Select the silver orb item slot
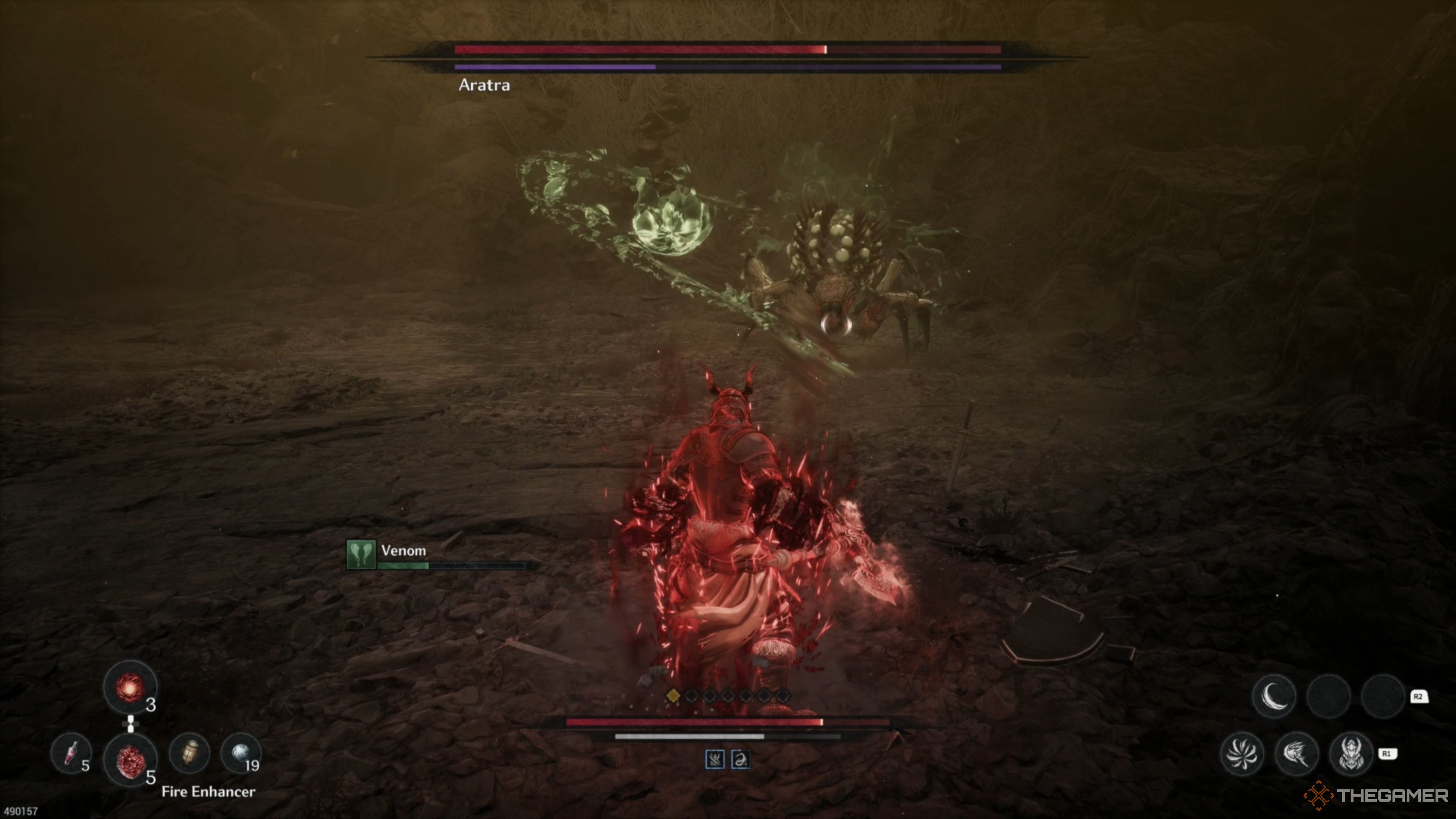This screenshot has width=1456, height=819. click(241, 752)
